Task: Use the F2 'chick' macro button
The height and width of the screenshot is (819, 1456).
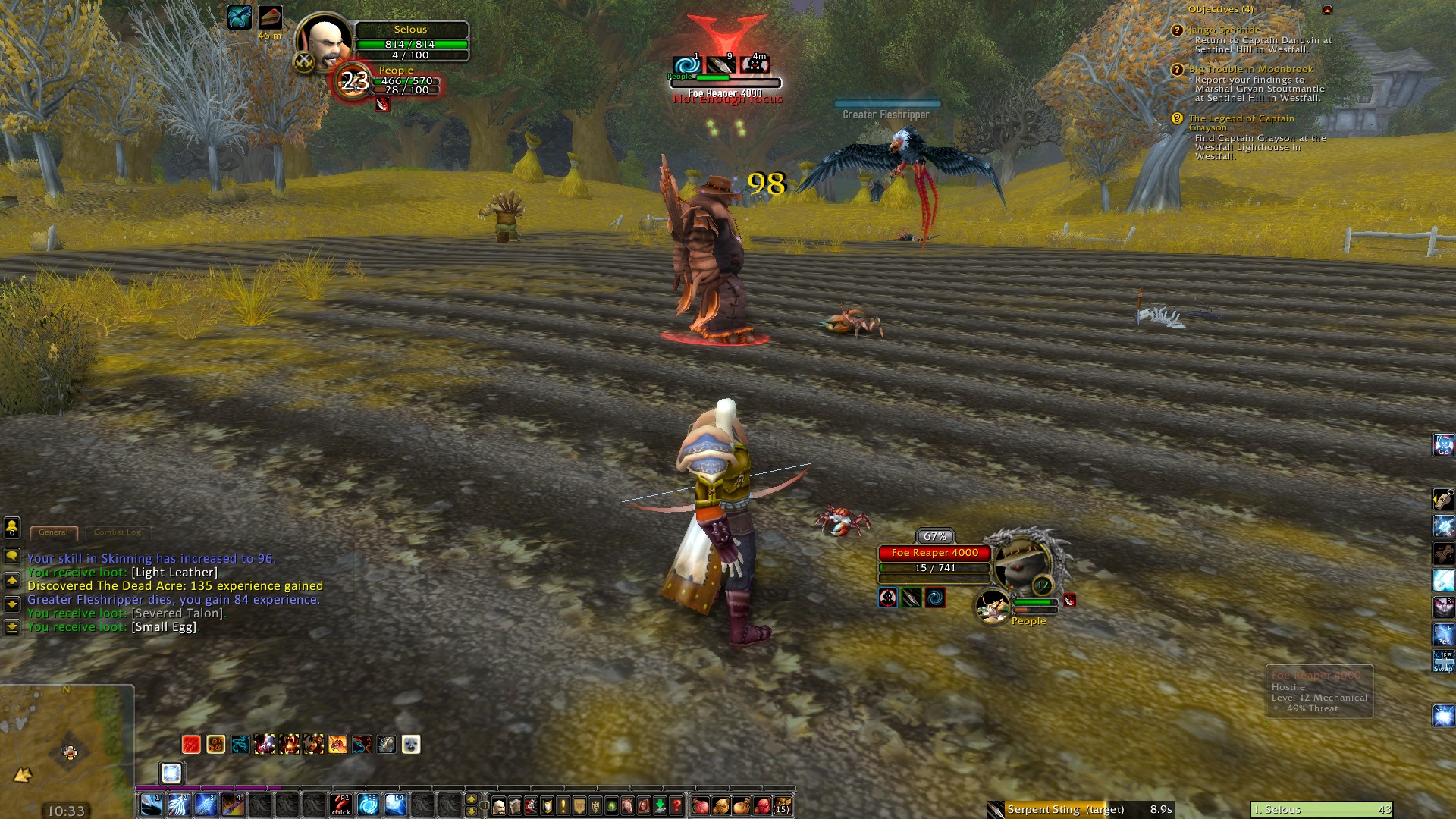Action: tap(341, 805)
